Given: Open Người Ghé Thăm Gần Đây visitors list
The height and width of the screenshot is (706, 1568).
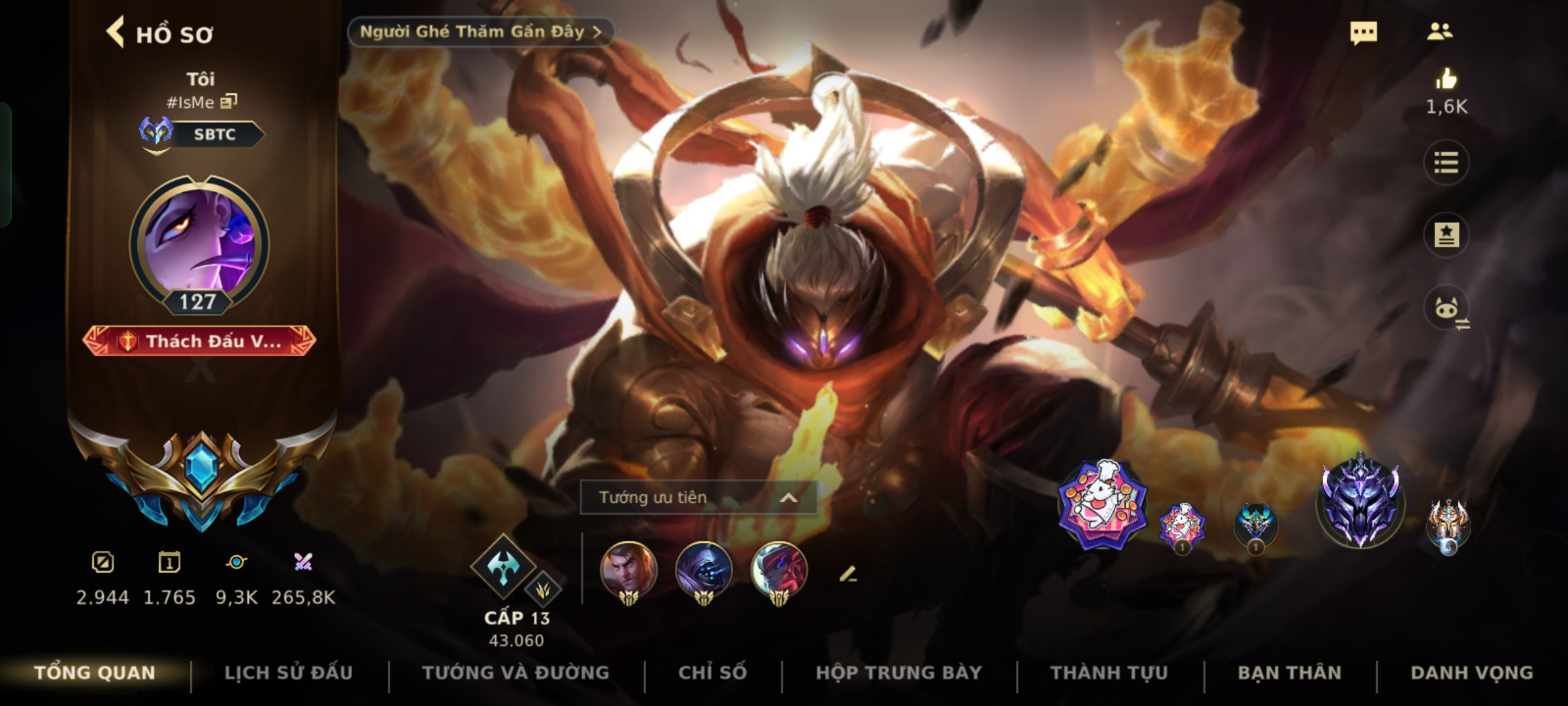Looking at the screenshot, I should point(480,32).
